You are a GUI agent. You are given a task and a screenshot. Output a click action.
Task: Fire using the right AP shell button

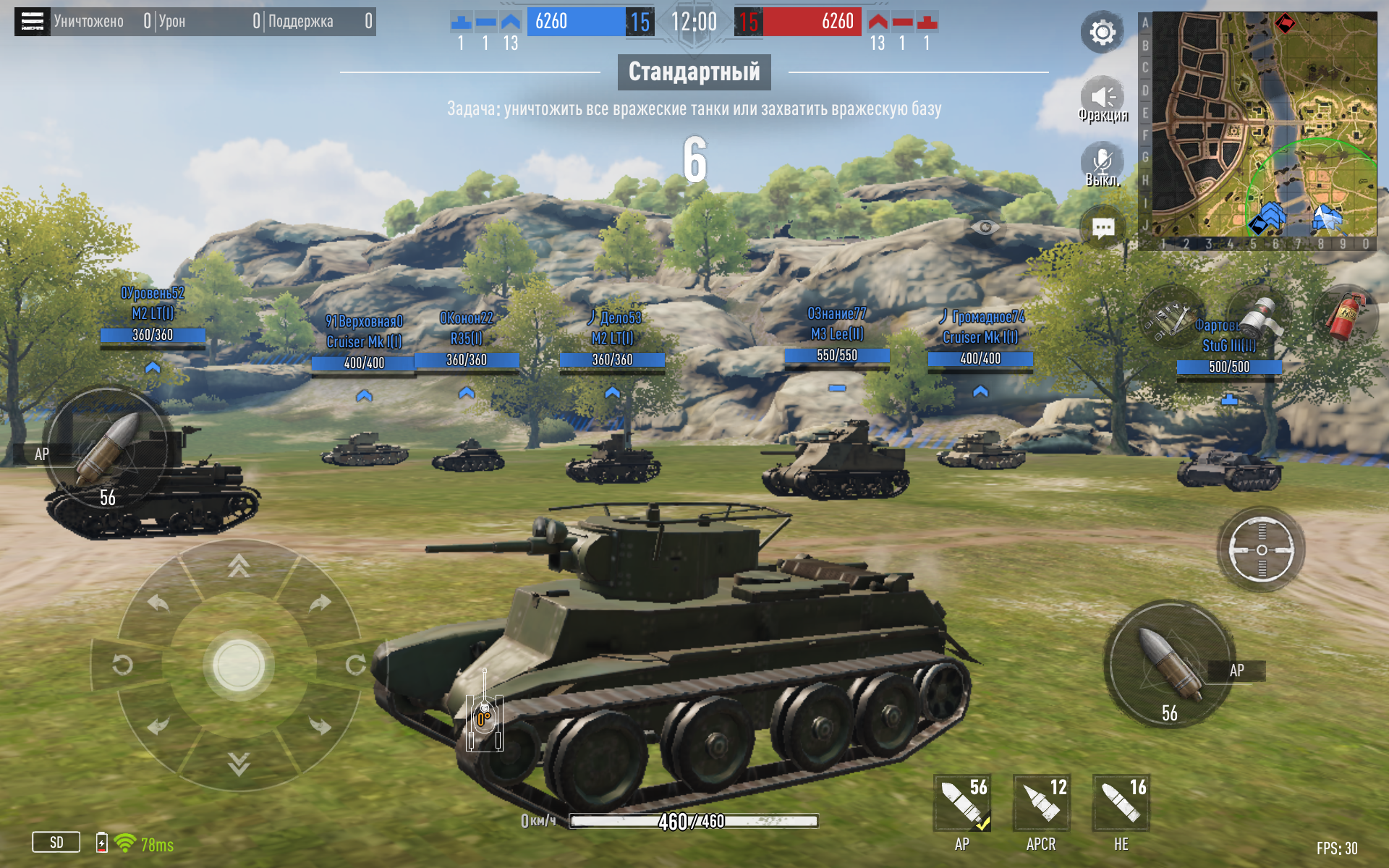(x=1169, y=664)
